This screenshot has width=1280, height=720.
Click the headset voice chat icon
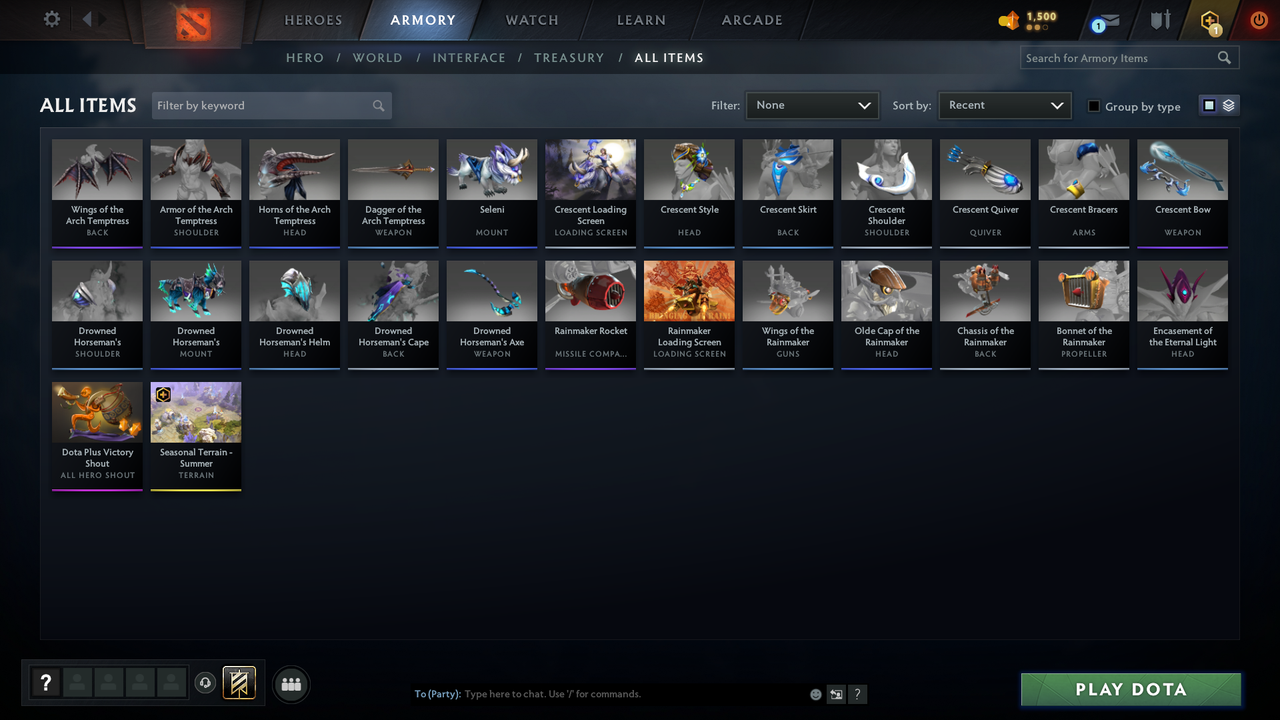coord(206,683)
